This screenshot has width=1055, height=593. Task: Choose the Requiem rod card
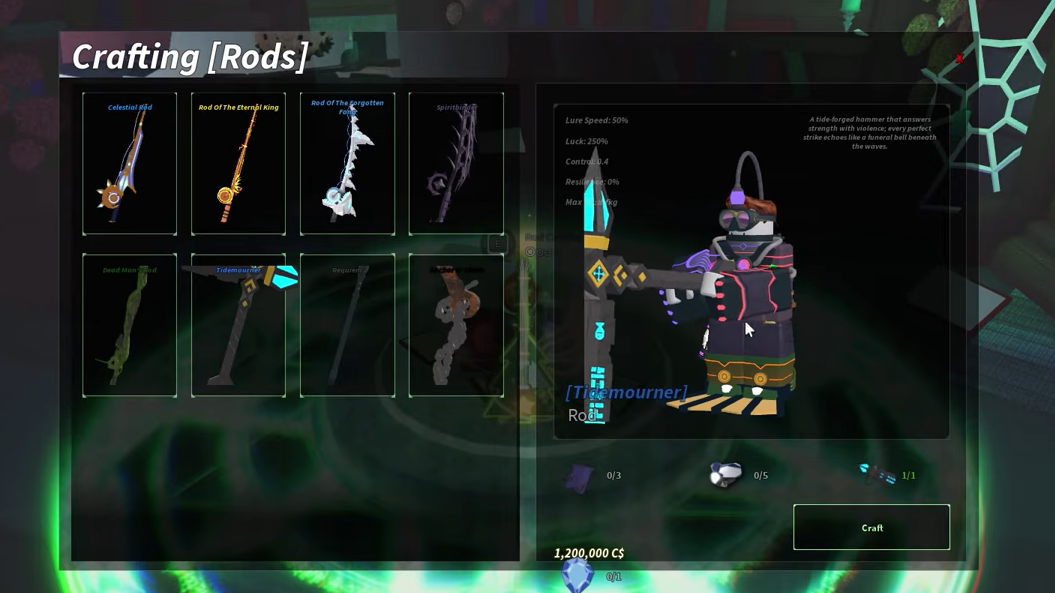[347, 325]
